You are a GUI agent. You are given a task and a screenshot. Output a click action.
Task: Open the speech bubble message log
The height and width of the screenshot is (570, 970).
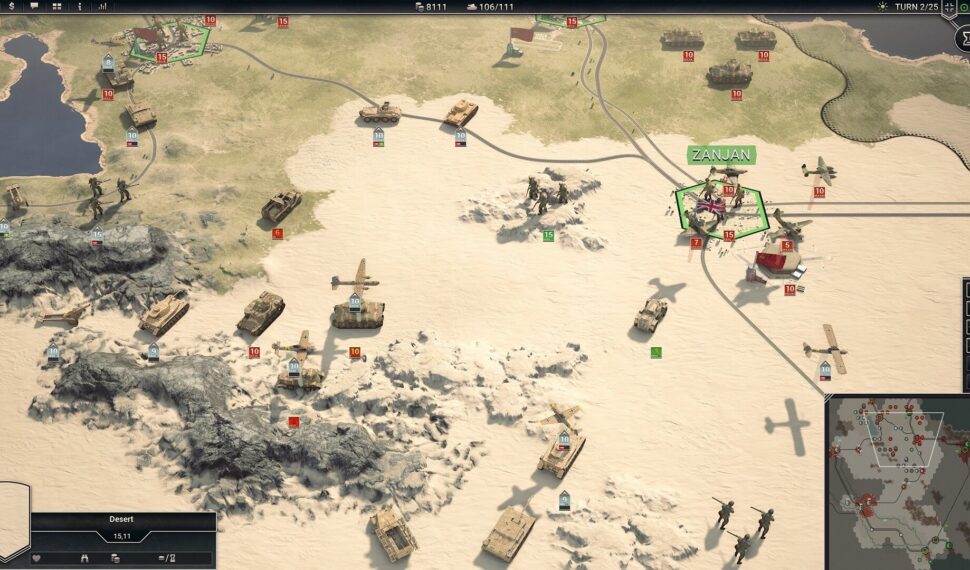click(x=33, y=6)
